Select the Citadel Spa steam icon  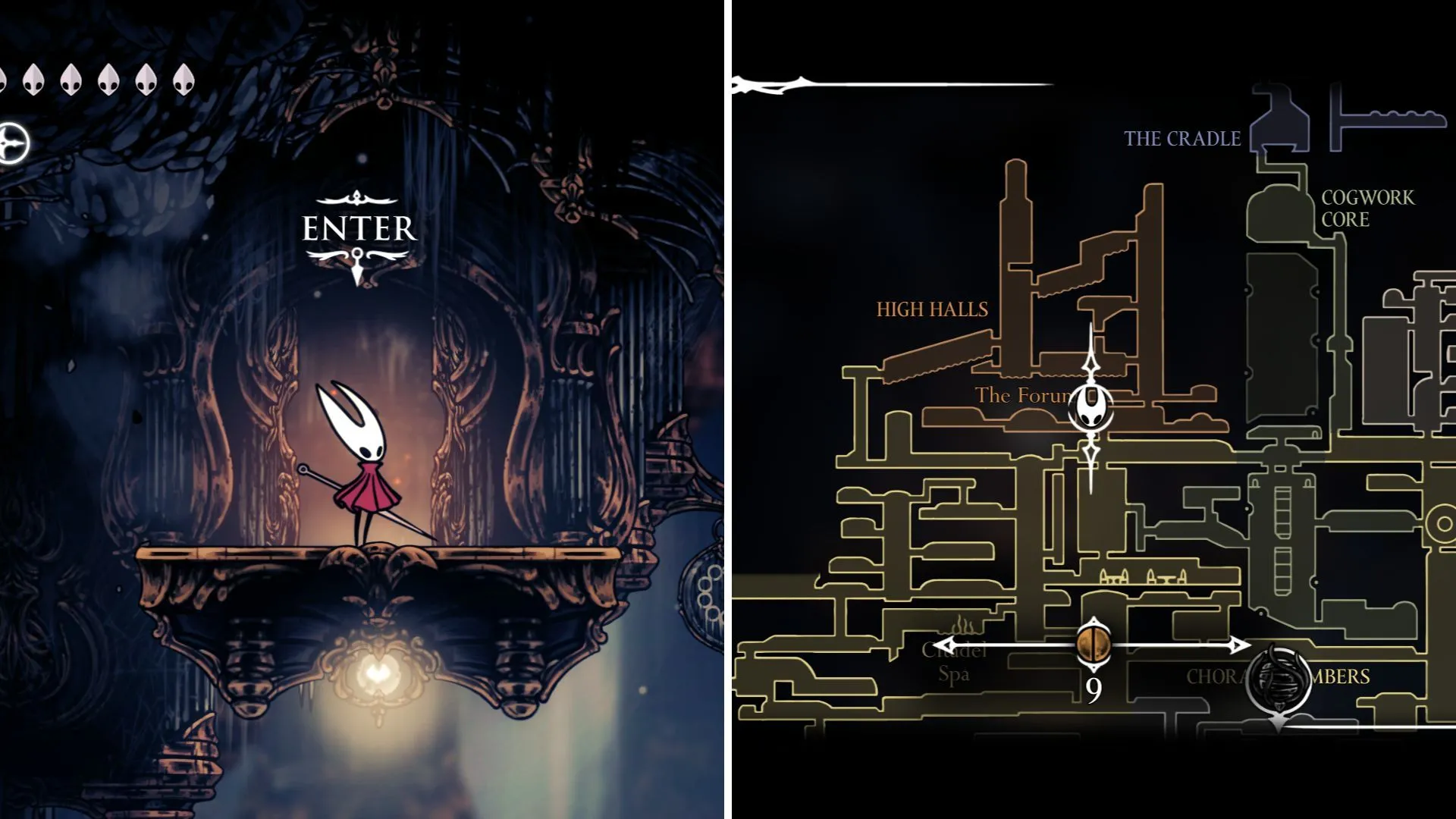point(961,626)
